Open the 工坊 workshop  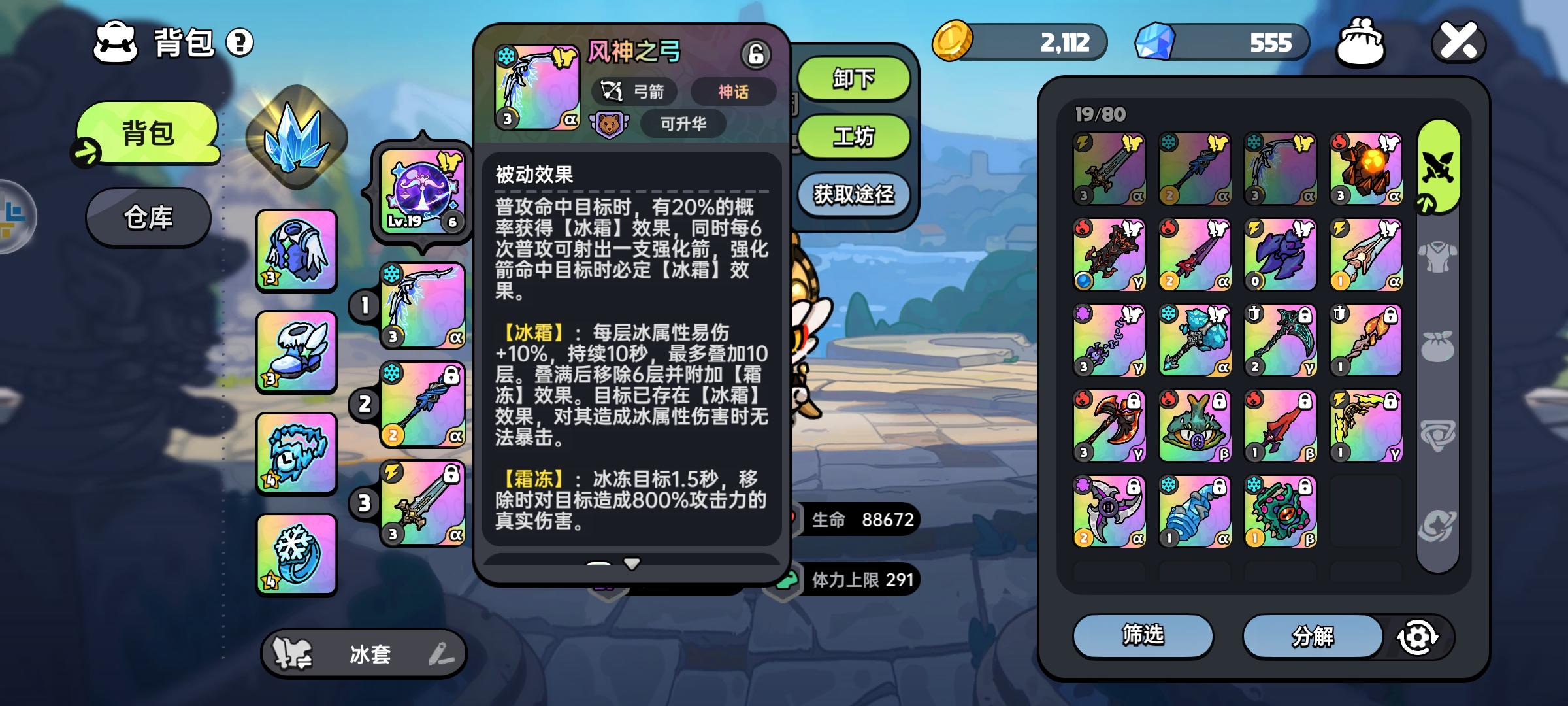(853, 139)
